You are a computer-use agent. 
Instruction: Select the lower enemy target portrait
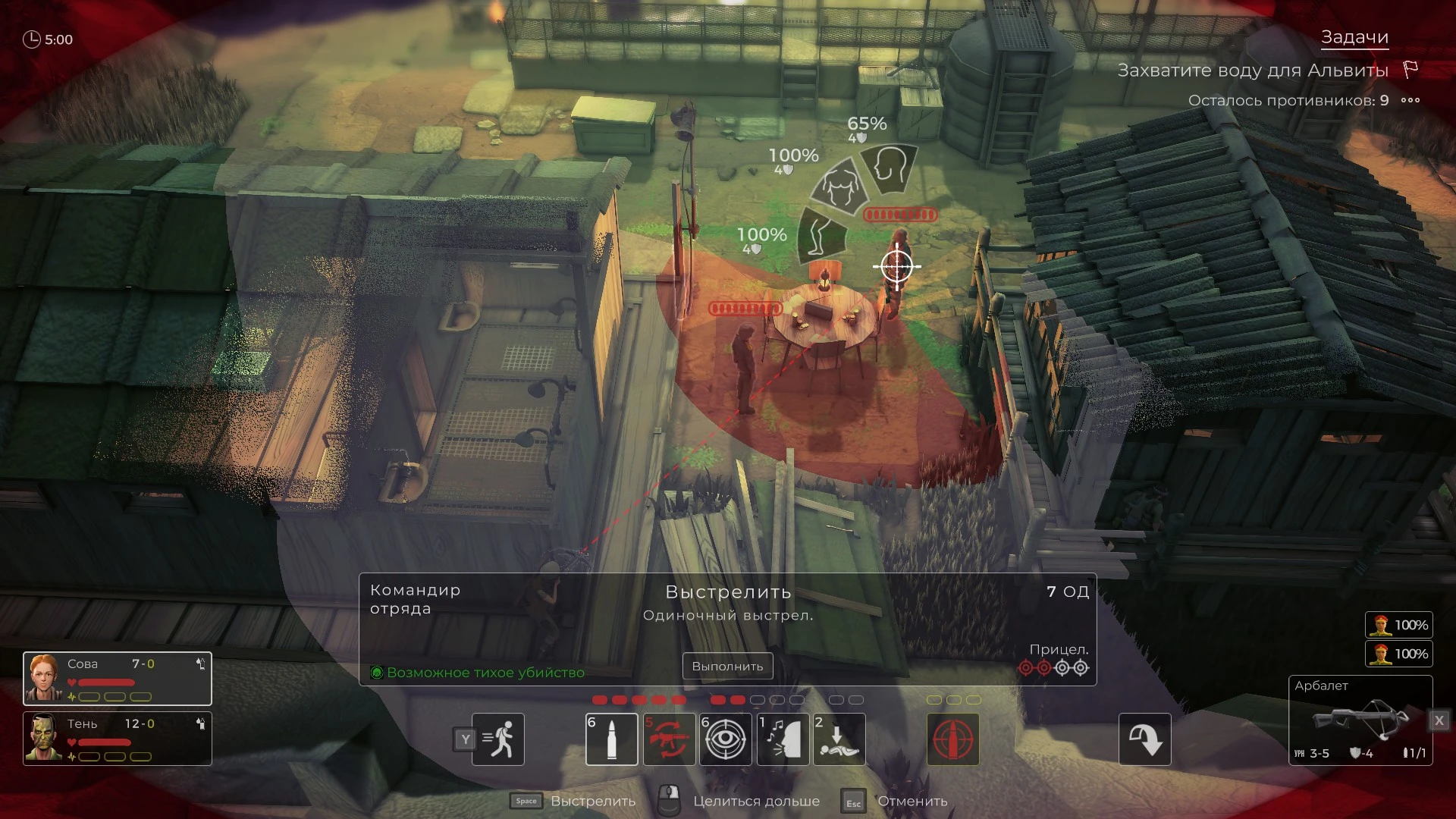[1398, 654]
